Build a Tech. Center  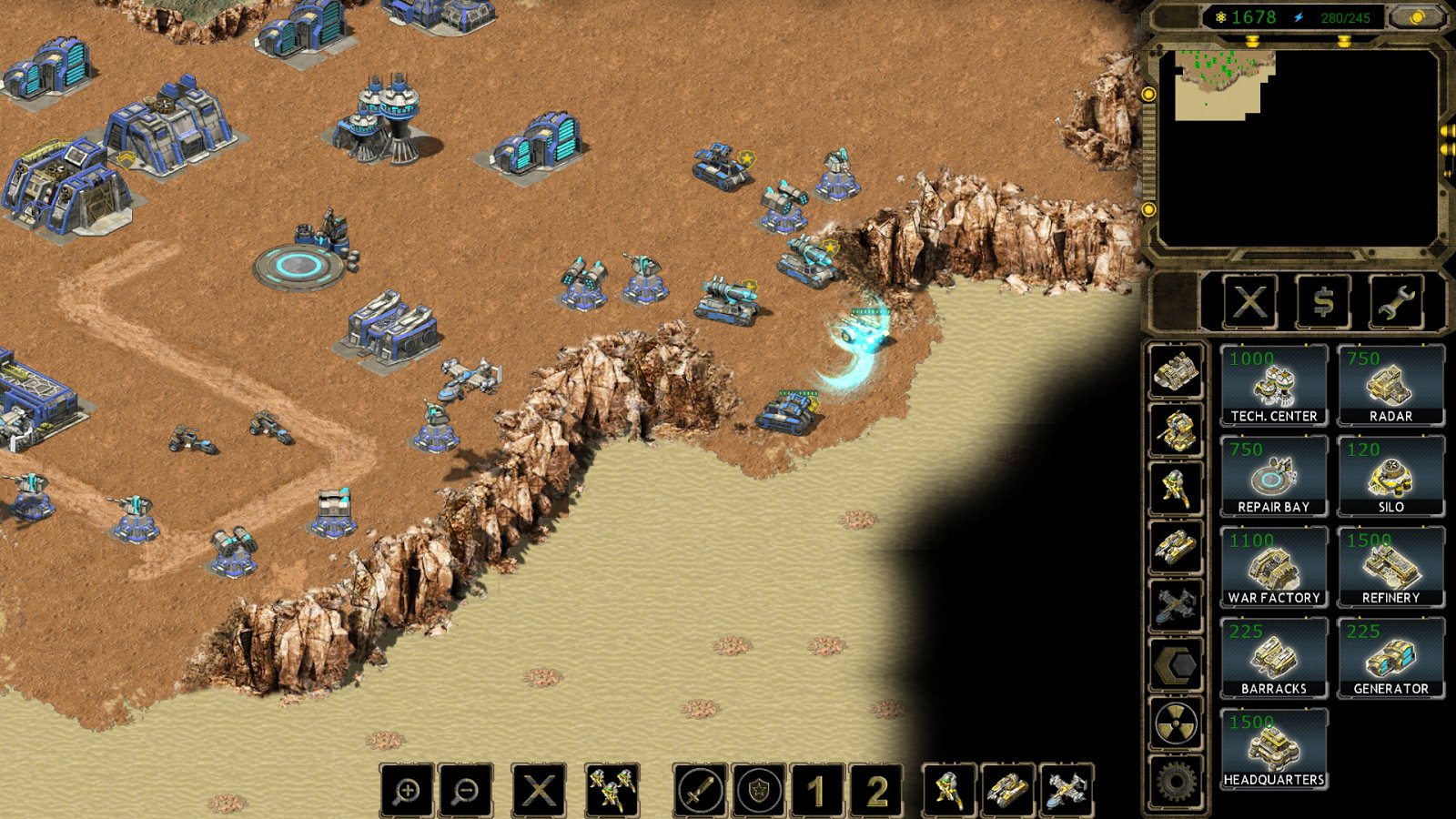click(x=1273, y=385)
